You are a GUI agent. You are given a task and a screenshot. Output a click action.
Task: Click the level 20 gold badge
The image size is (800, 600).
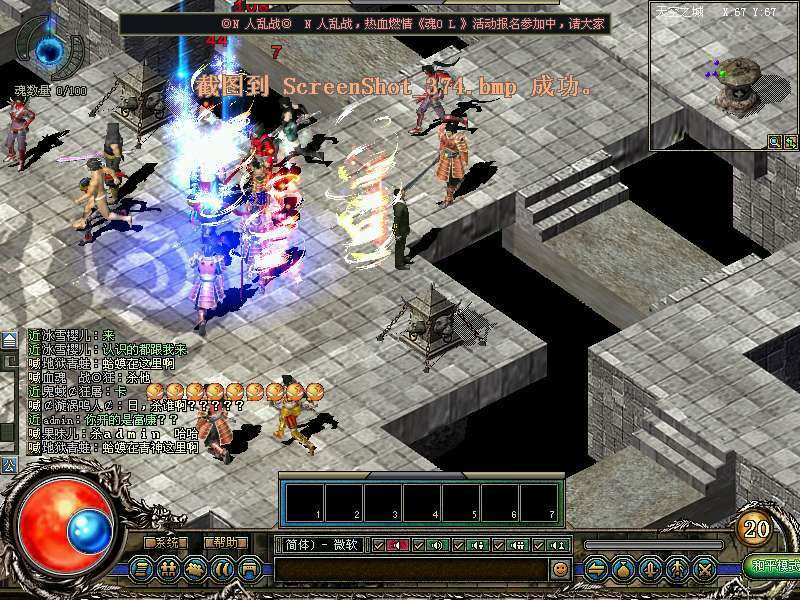point(755,528)
